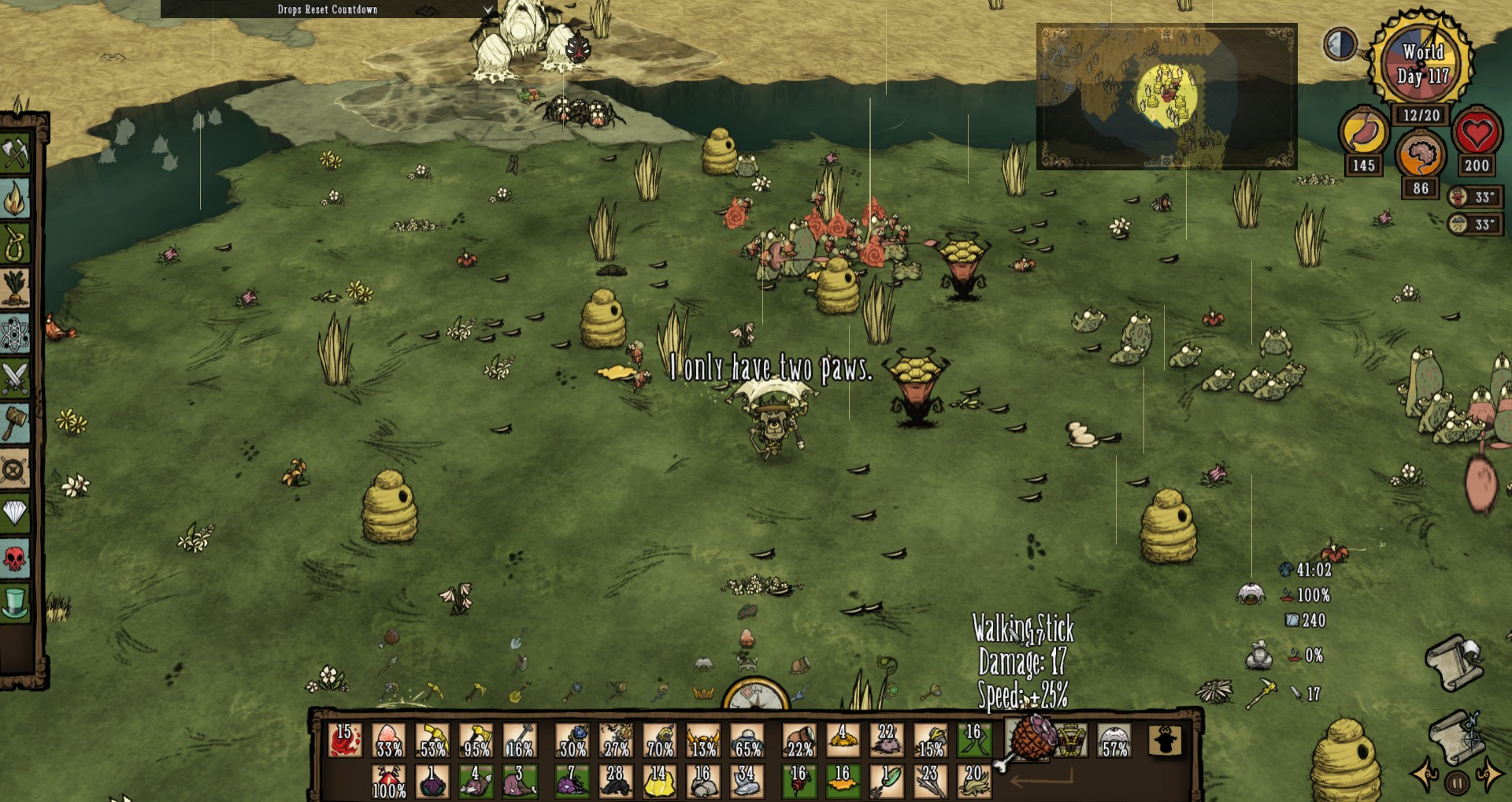Select the gold nuggets stack of 14
This screenshot has height=802, width=1512.
pos(658,781)
